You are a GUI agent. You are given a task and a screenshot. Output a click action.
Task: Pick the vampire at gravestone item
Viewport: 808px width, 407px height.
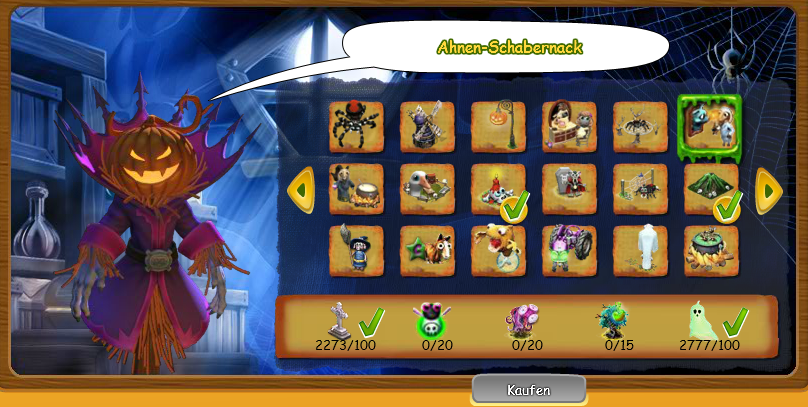(569, 188)
